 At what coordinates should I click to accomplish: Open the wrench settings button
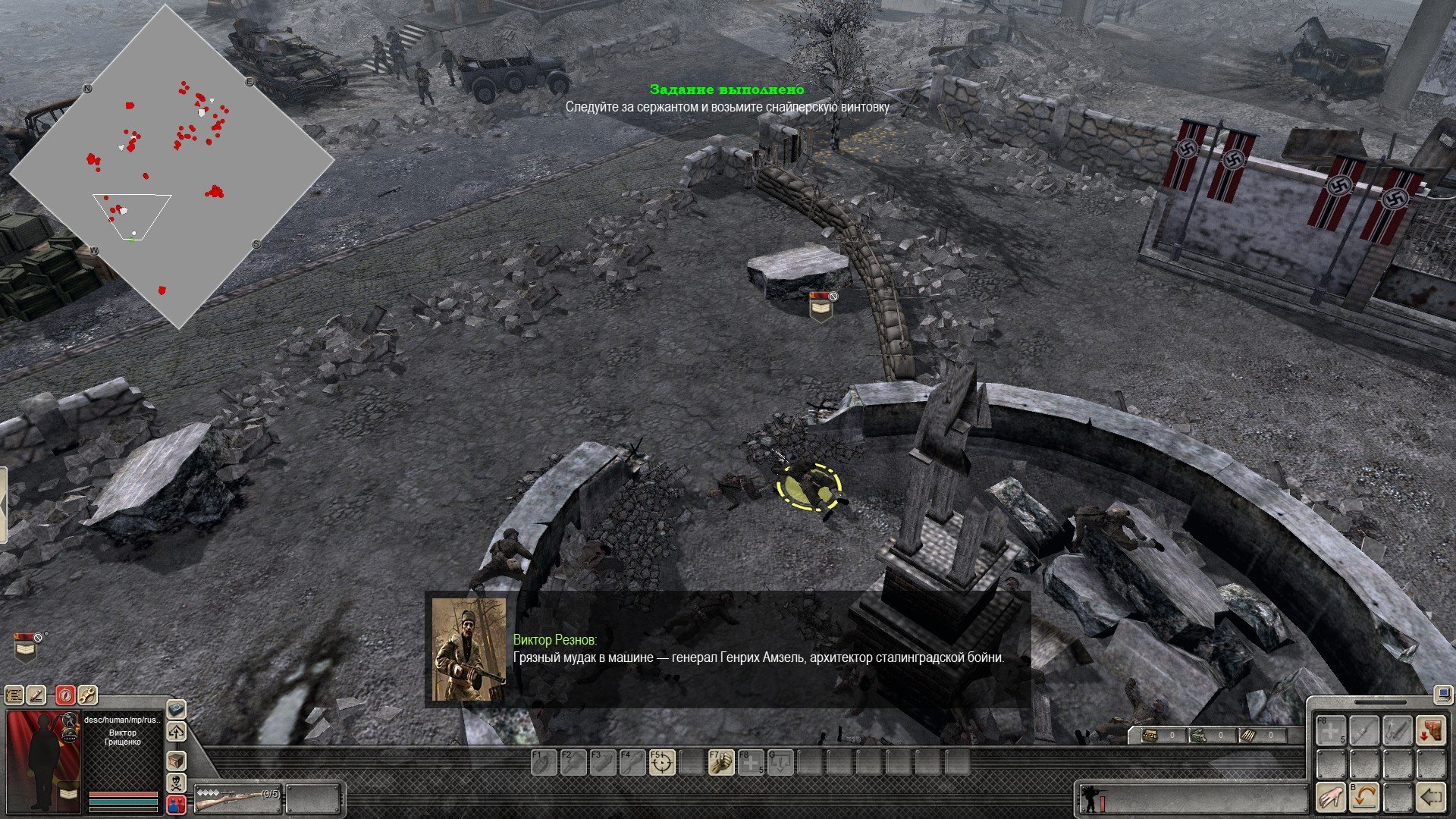[87, 695]
